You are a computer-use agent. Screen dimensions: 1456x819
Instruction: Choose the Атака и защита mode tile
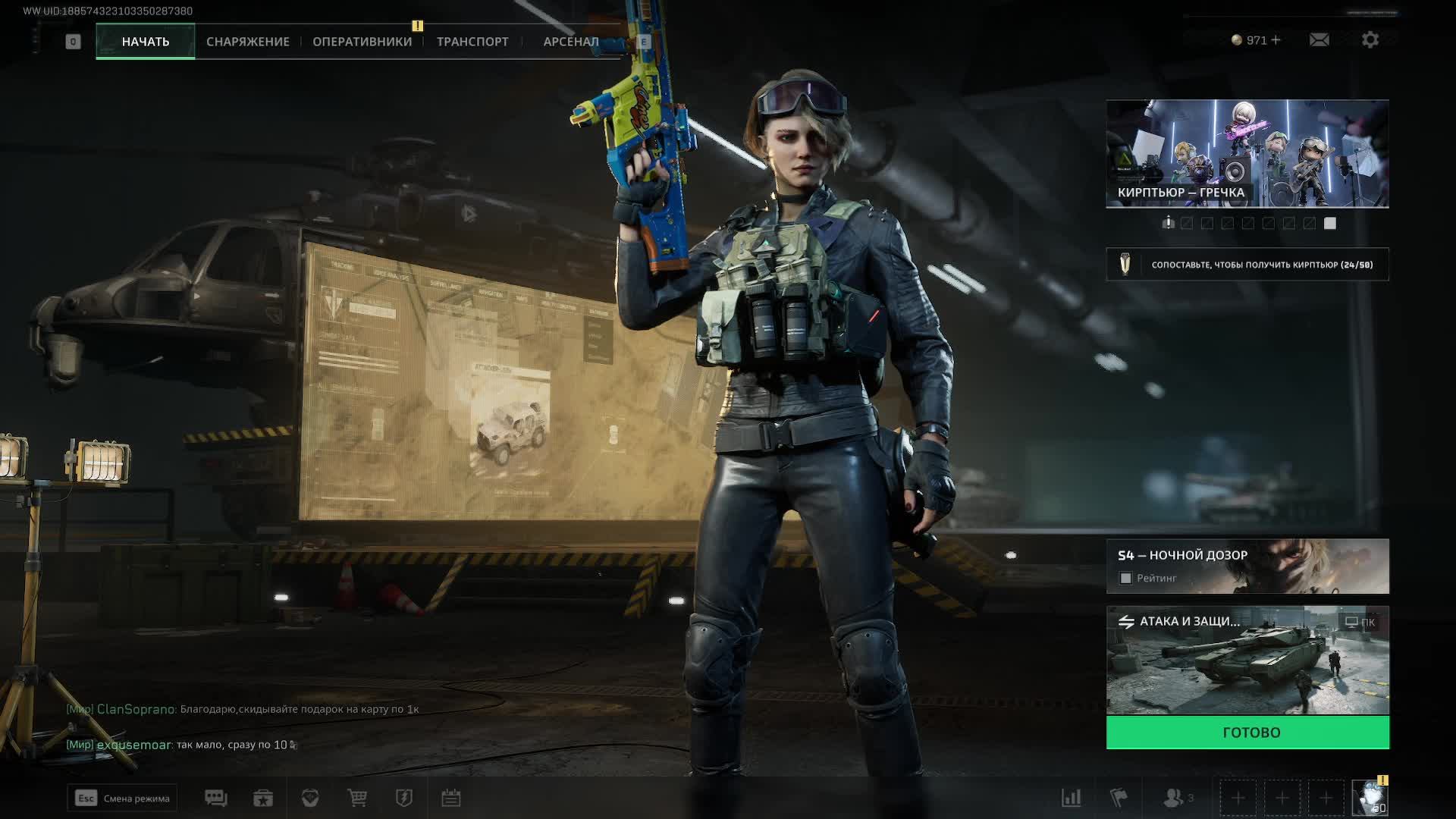(x=1247, y=660)
